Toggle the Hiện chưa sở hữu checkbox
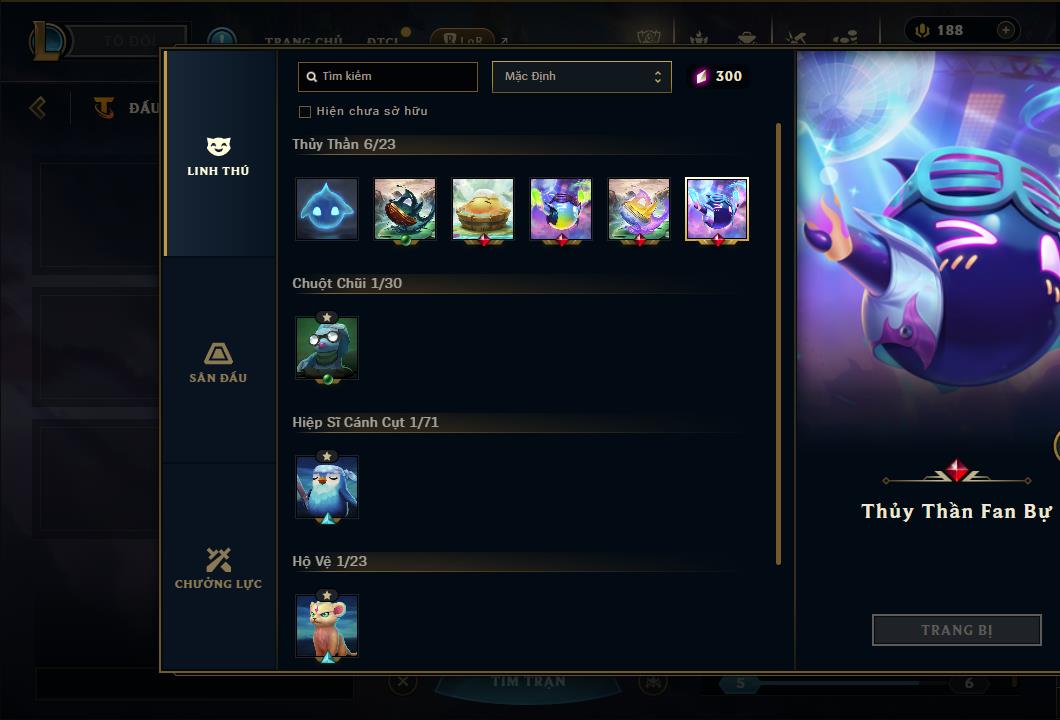The height and width of the screenshot is (720, 1060). click(305, 112)
